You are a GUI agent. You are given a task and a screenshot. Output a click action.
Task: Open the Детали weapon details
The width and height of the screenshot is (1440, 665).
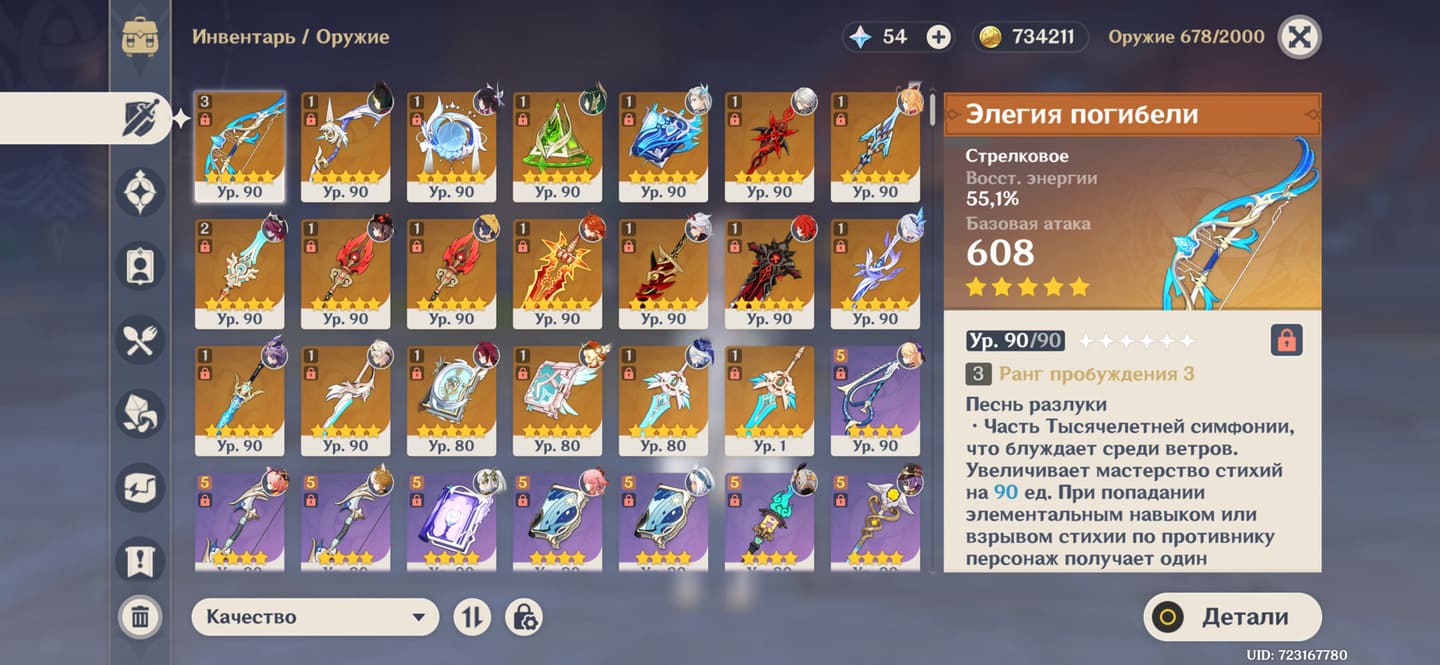[x=1232, y=617]
